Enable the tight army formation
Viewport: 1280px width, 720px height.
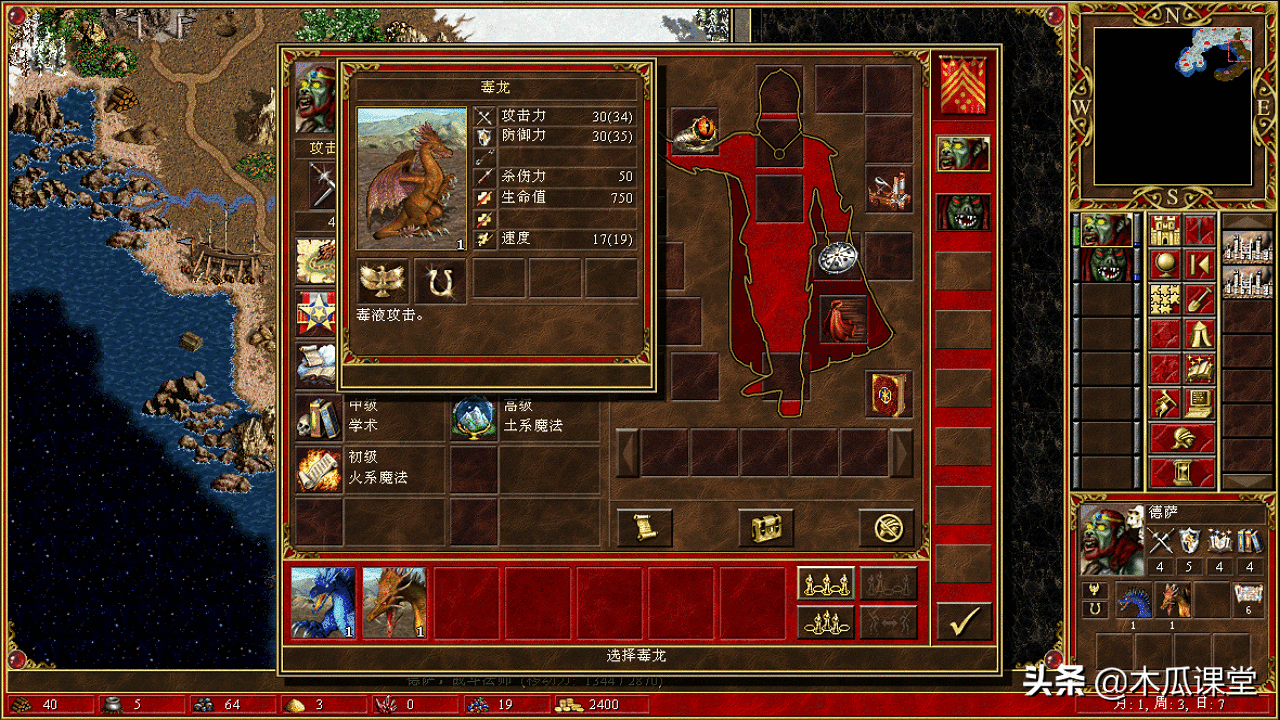[x=827, y=622]
